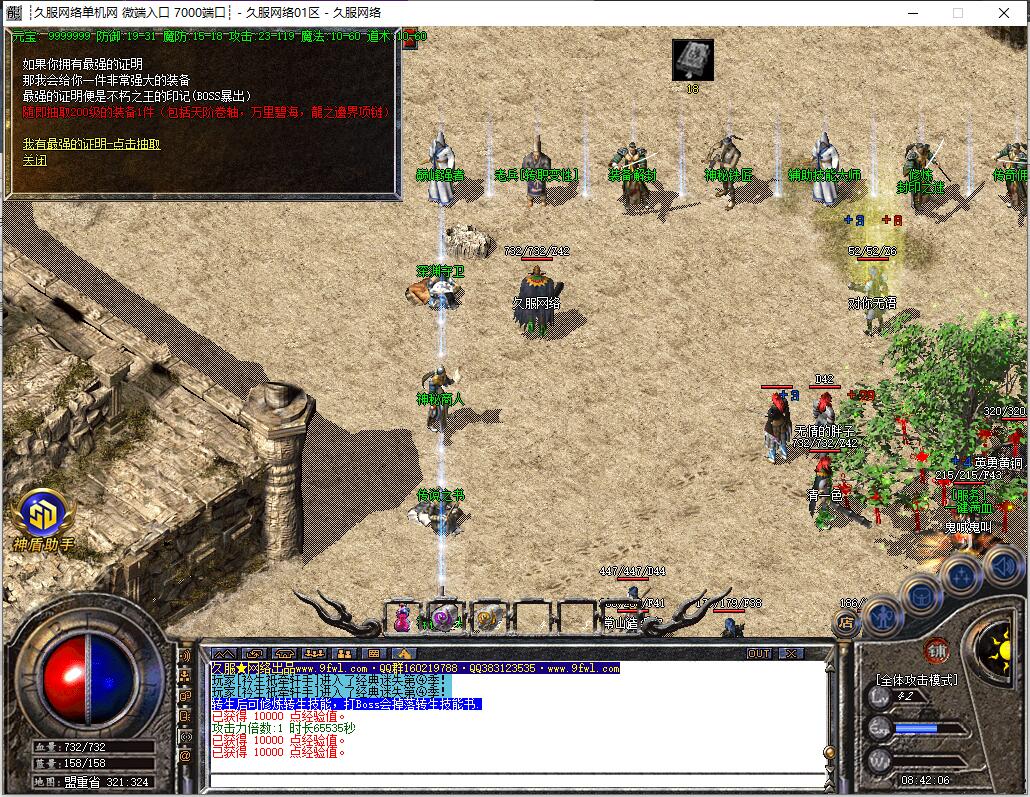Open the bag inventory round button
The width and height of the screenshot is (1030, 797).
click(x=920, y=595)
